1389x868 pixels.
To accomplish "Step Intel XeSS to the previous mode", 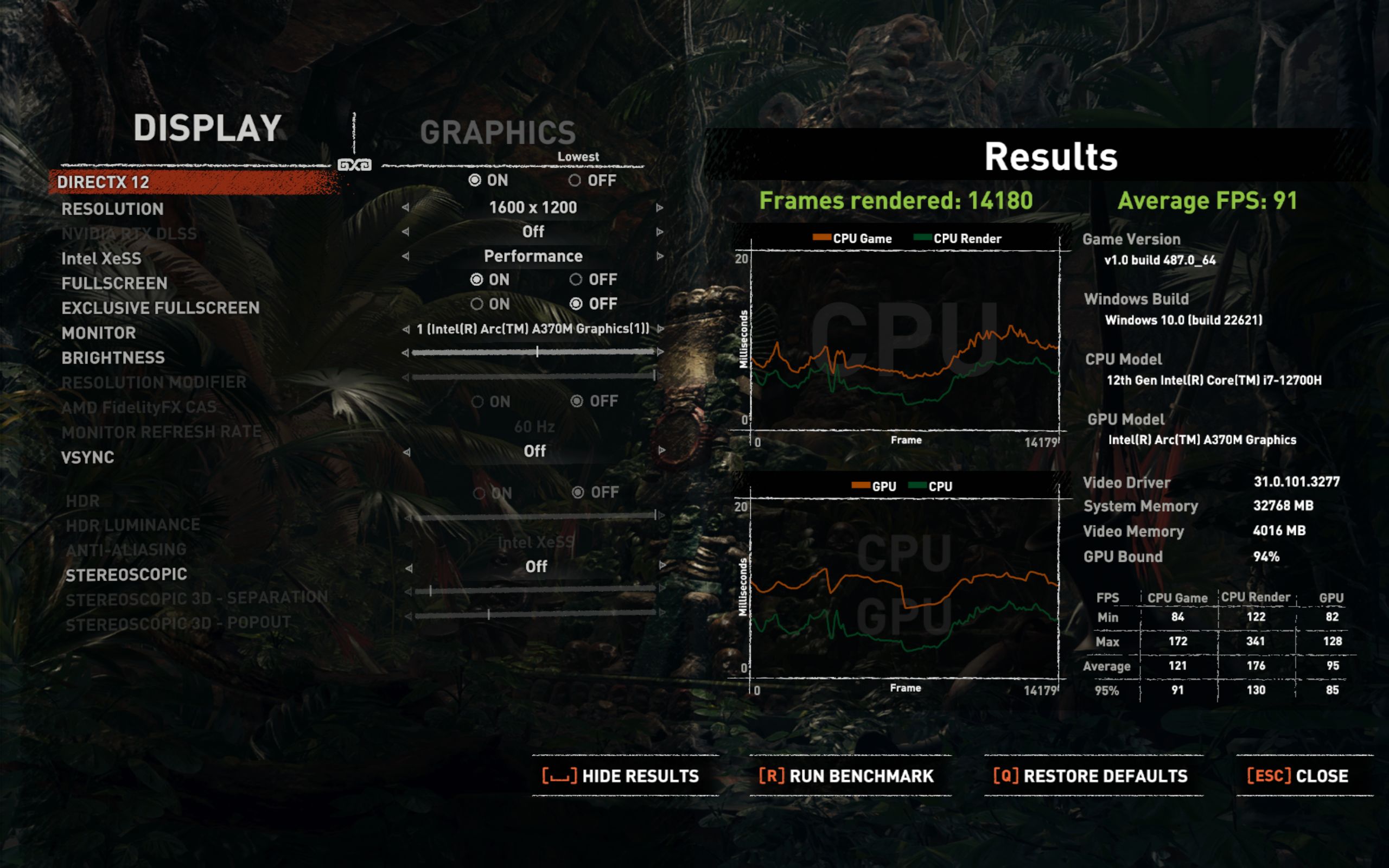I will tap(406, 256).
